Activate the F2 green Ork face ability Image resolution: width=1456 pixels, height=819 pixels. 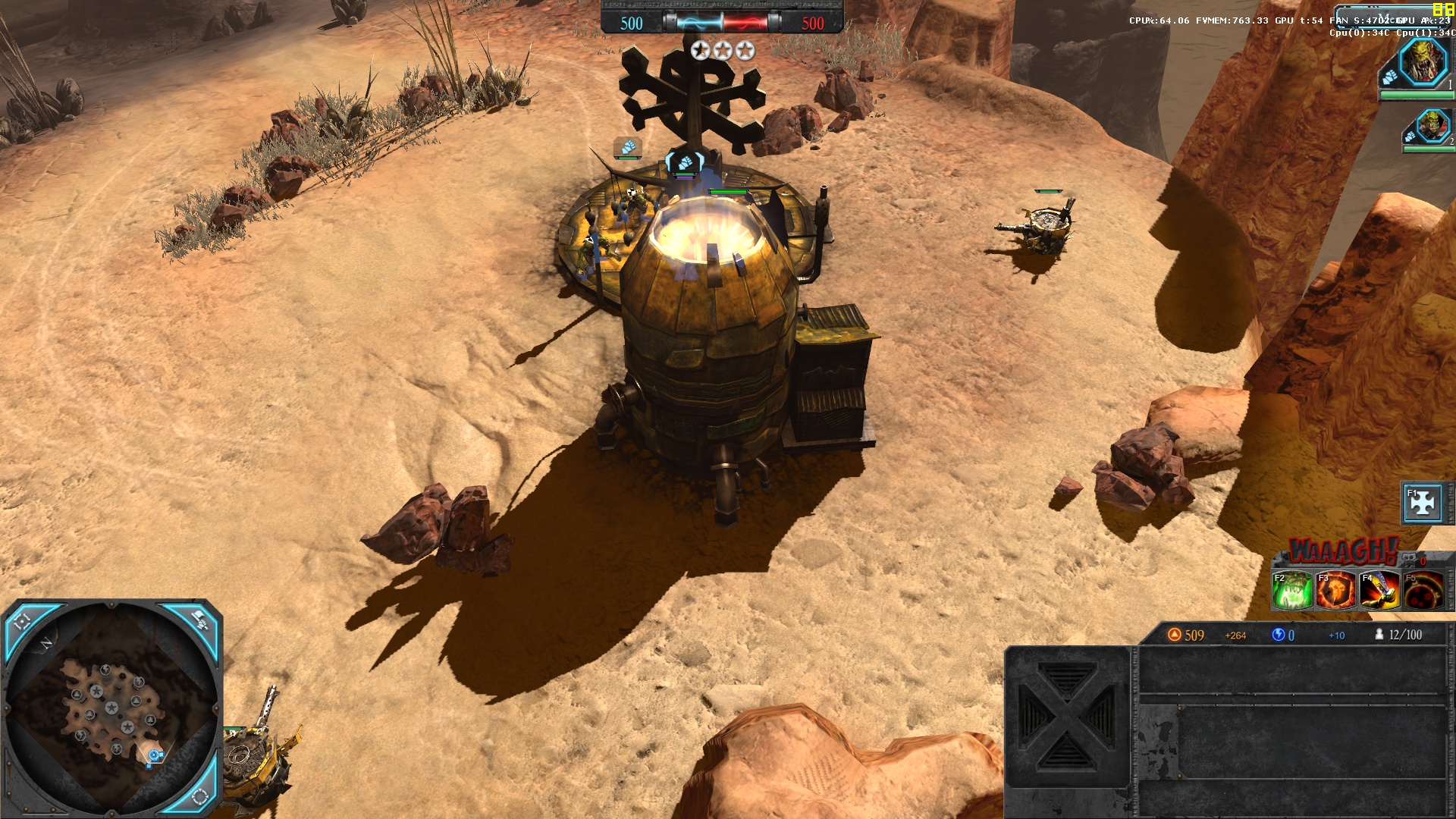tap(1292, 591)
